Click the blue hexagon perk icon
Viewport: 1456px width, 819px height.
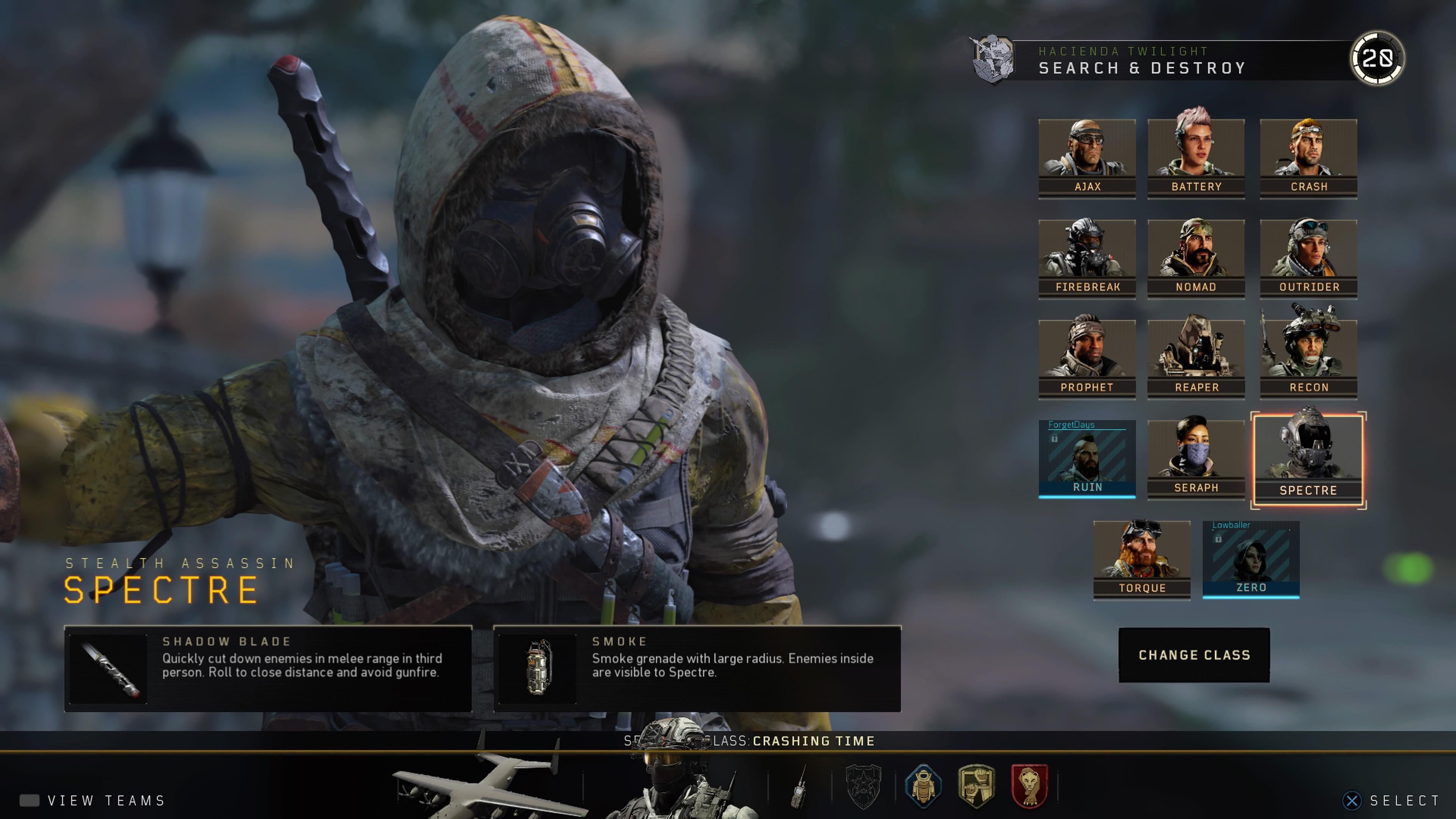point(923,786)
